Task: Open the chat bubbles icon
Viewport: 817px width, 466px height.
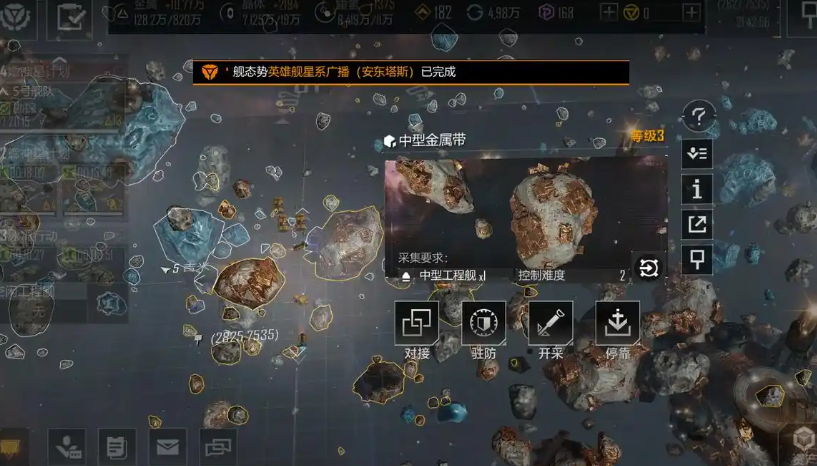Action: 217,446
